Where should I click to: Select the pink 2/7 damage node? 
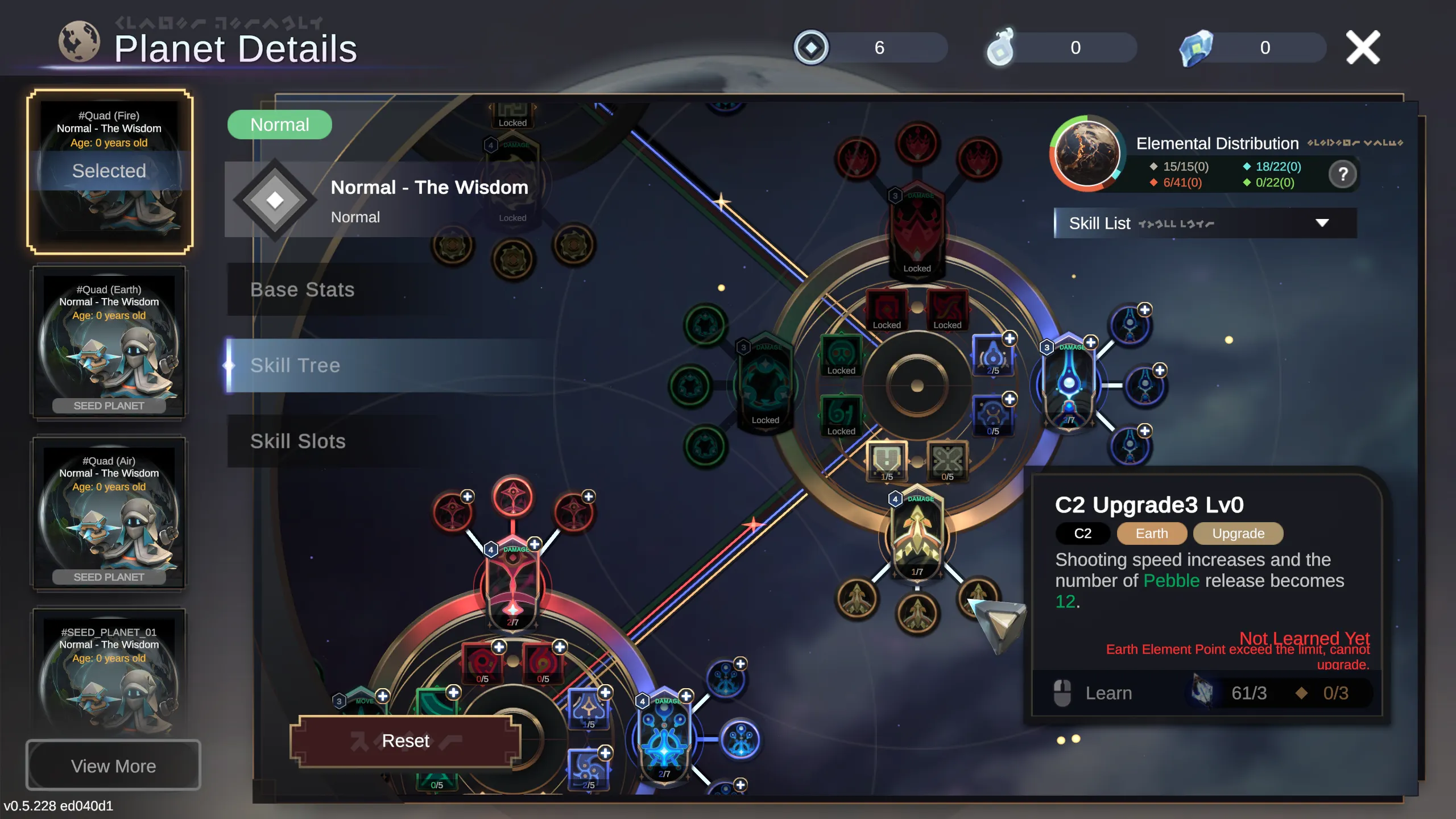(512, 586)
